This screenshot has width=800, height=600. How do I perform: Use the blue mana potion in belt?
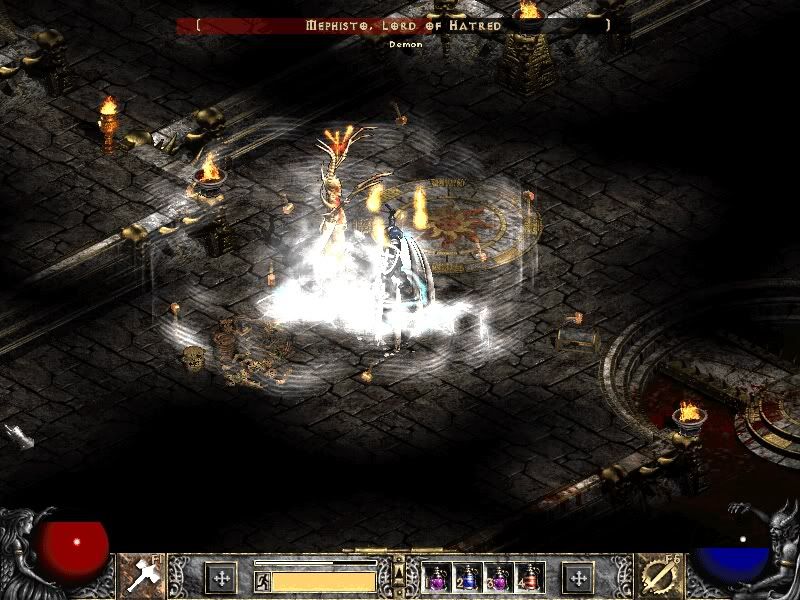468,577
